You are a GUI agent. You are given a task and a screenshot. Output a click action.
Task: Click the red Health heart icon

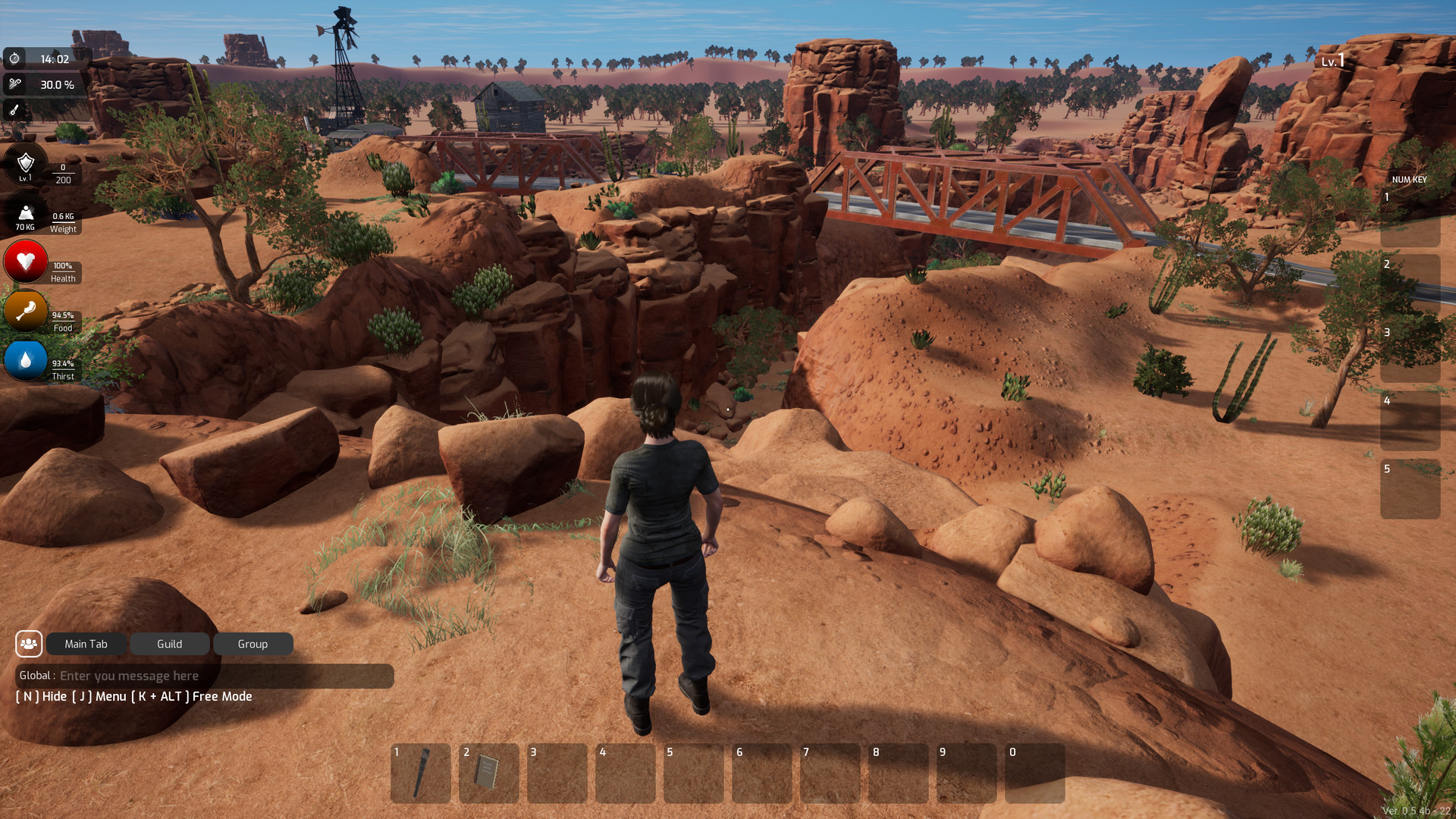pos(26,262)
